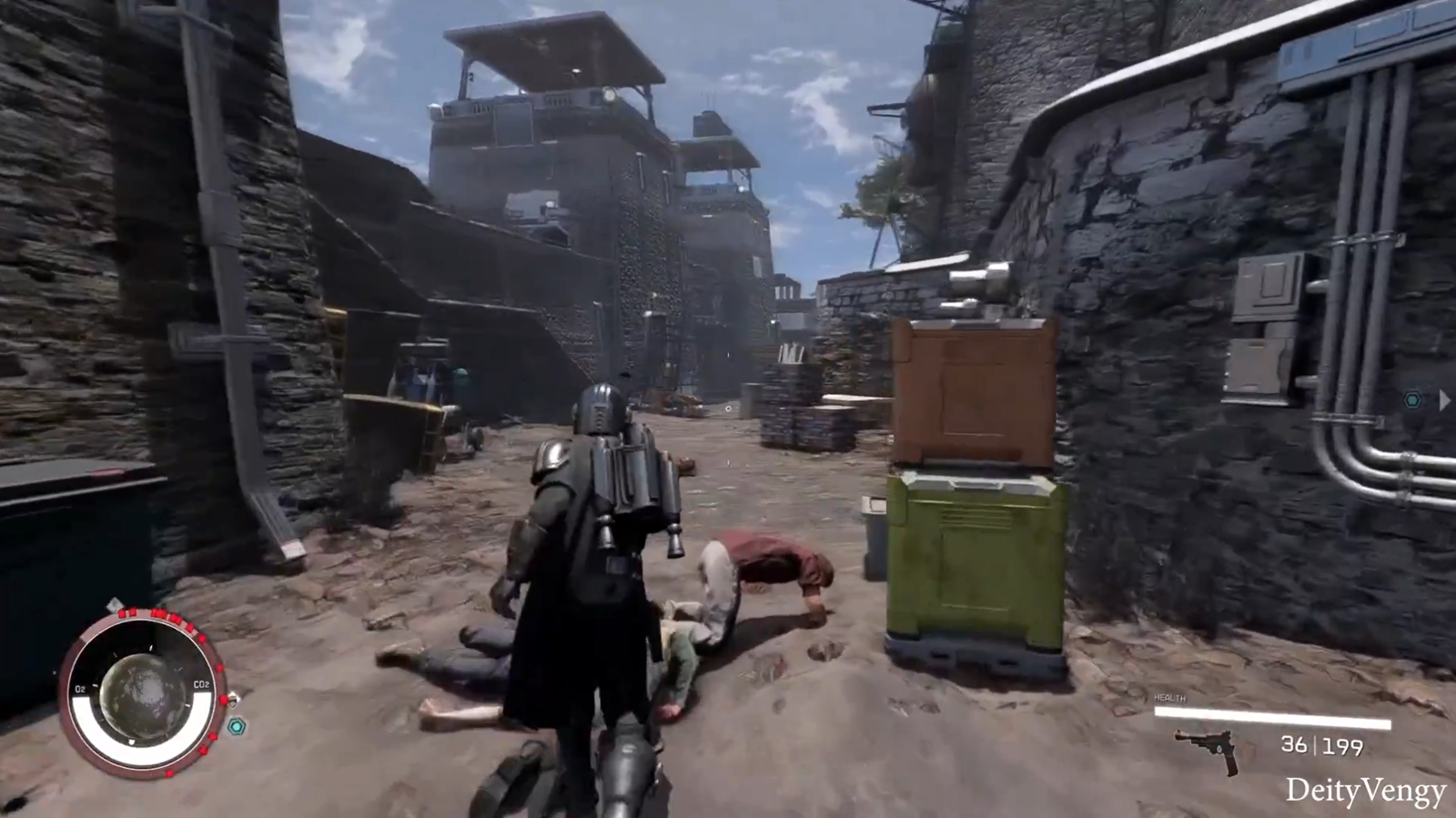Screen dimensions: 1456x818
Task: Select the teal hexagon marker beside the compass
Action: 237,726
